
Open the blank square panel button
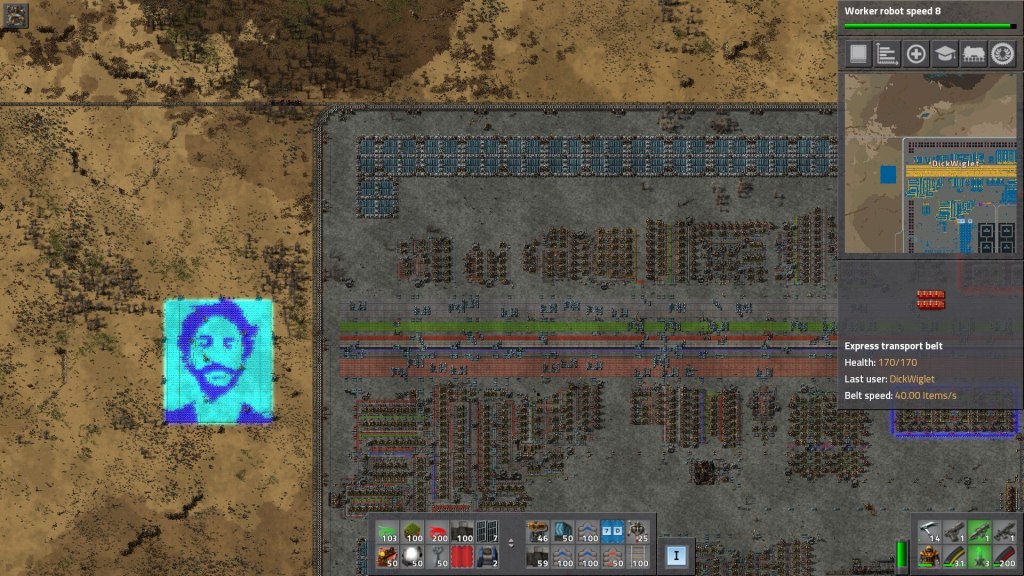coord(858,55)
